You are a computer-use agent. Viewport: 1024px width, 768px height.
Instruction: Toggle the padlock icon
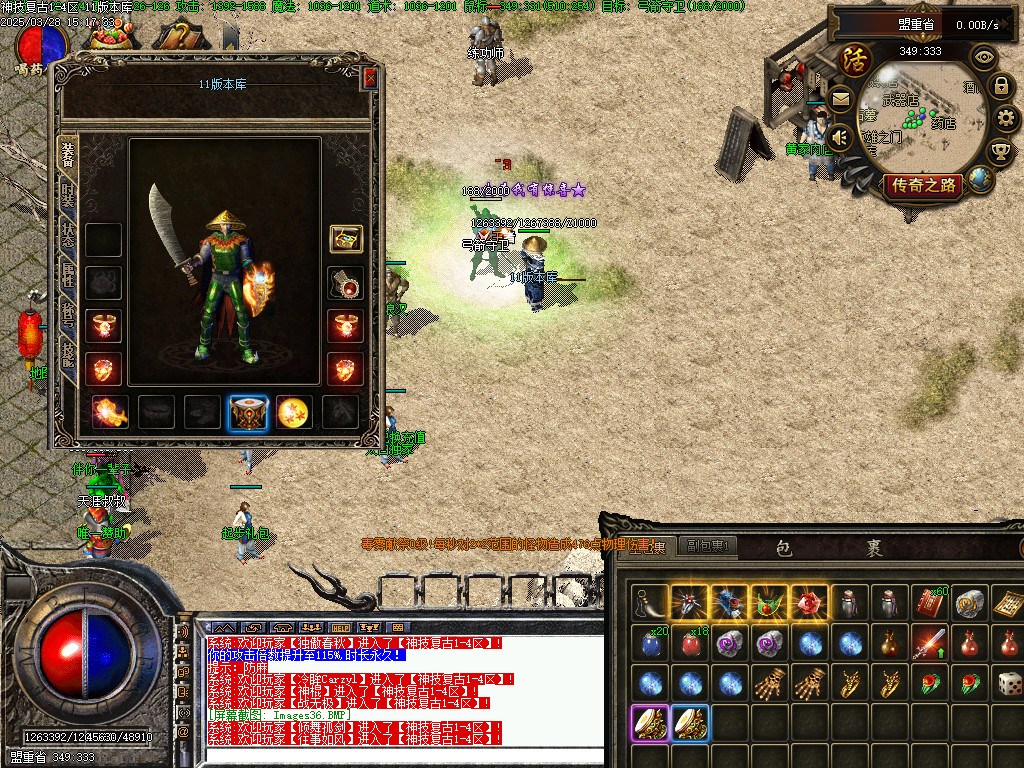coord(999,87)
